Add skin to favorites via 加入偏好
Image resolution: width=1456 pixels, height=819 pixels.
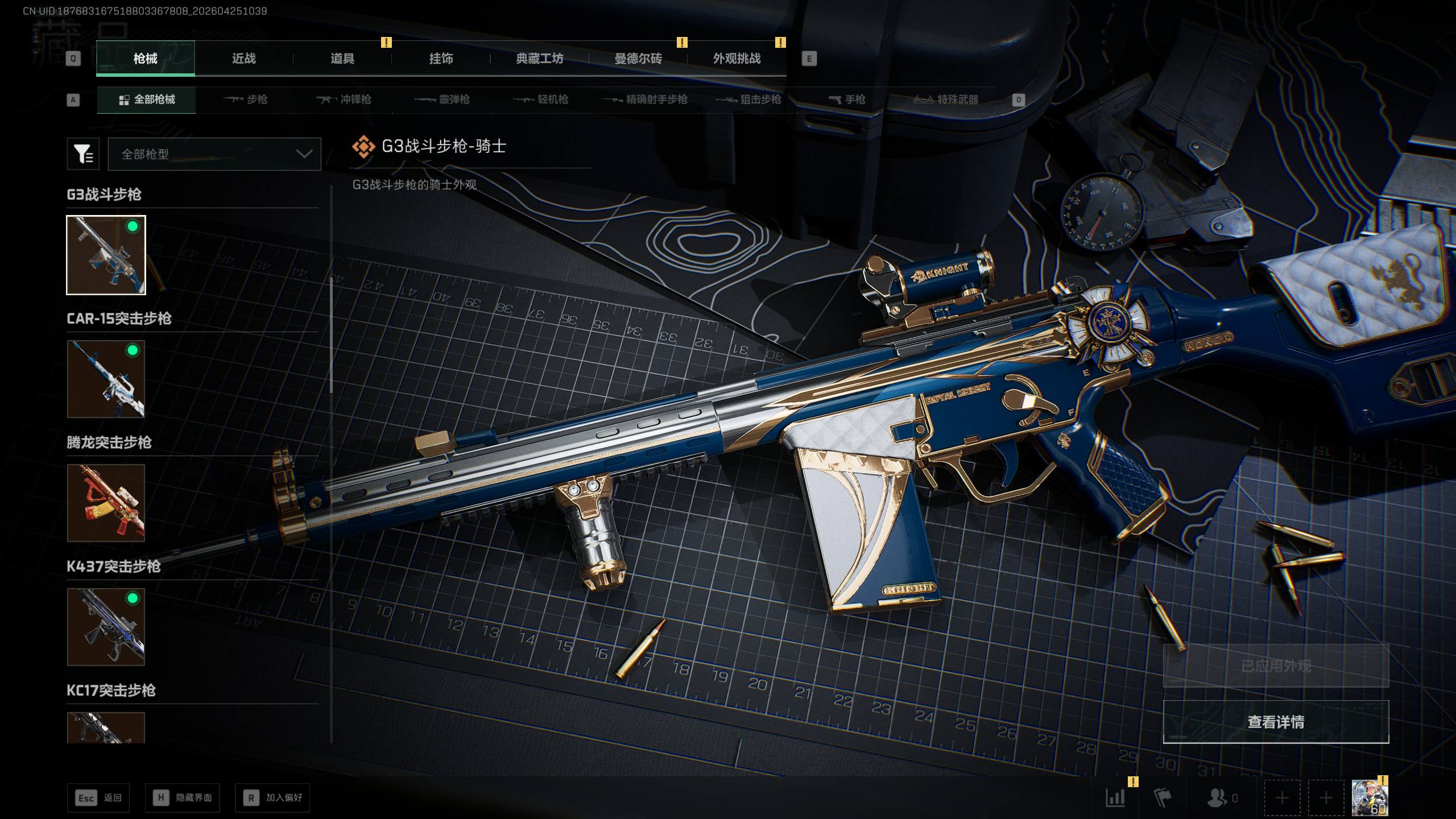tap(272, 798)
